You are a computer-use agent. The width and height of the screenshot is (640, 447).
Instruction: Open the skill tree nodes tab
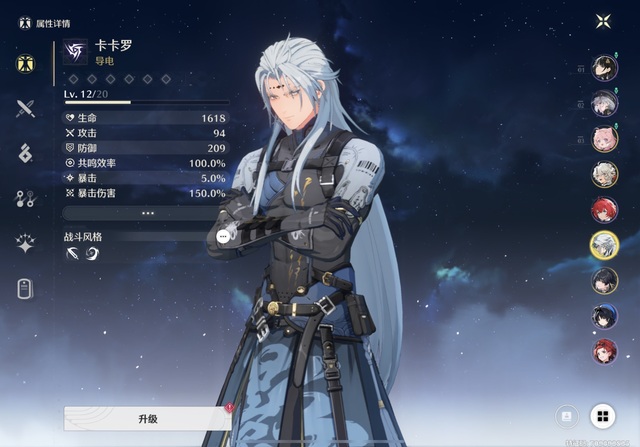point(26,198)
